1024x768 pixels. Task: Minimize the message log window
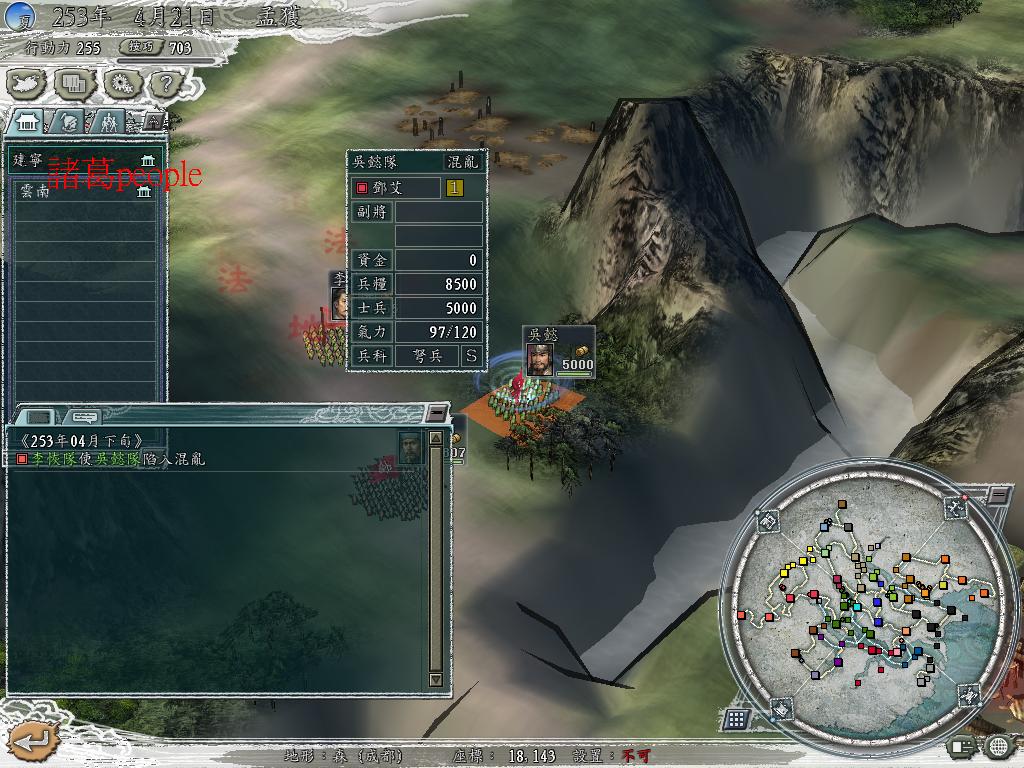(435, 413)
